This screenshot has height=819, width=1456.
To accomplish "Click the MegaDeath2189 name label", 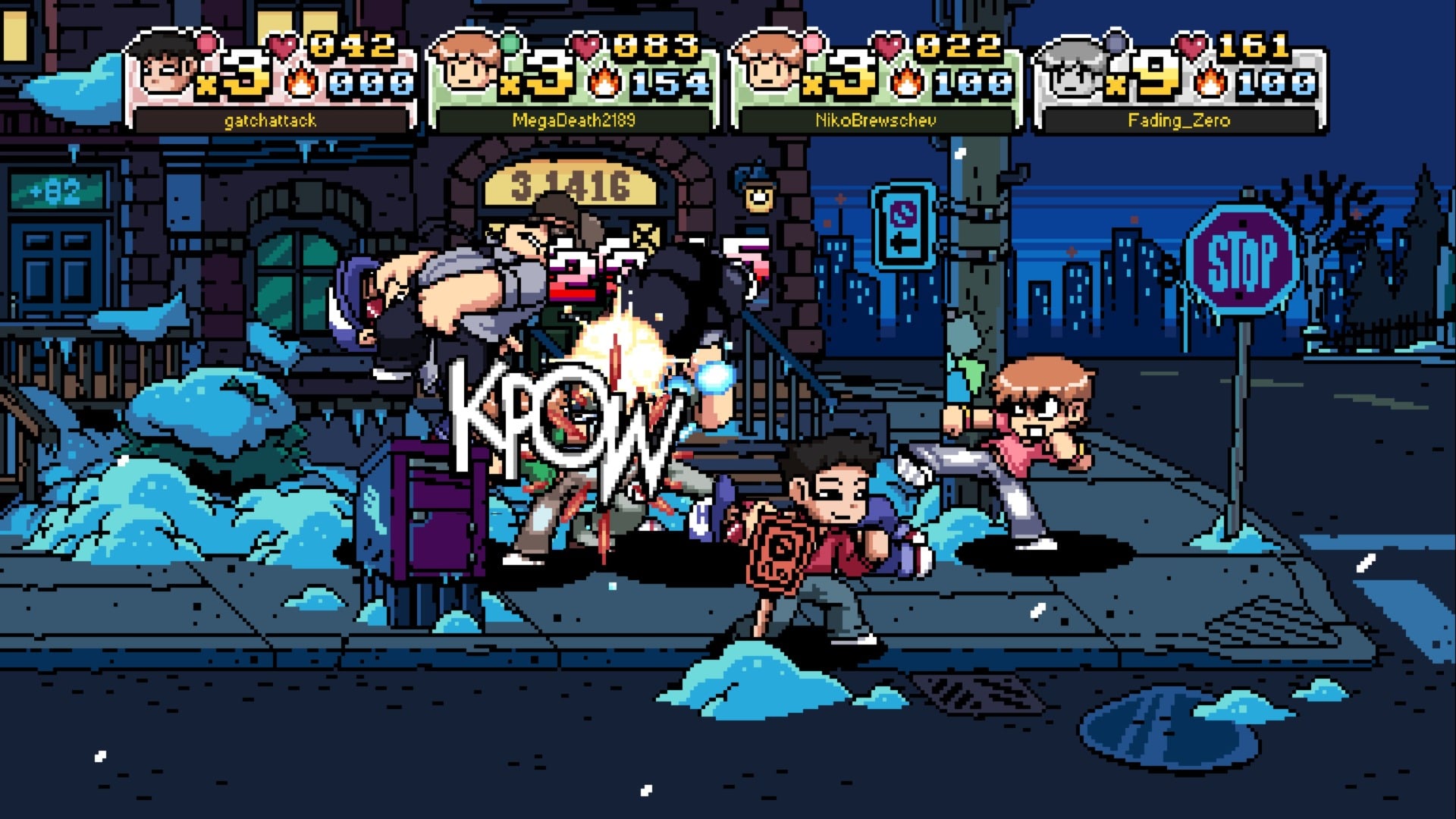I will coord(575,120).
